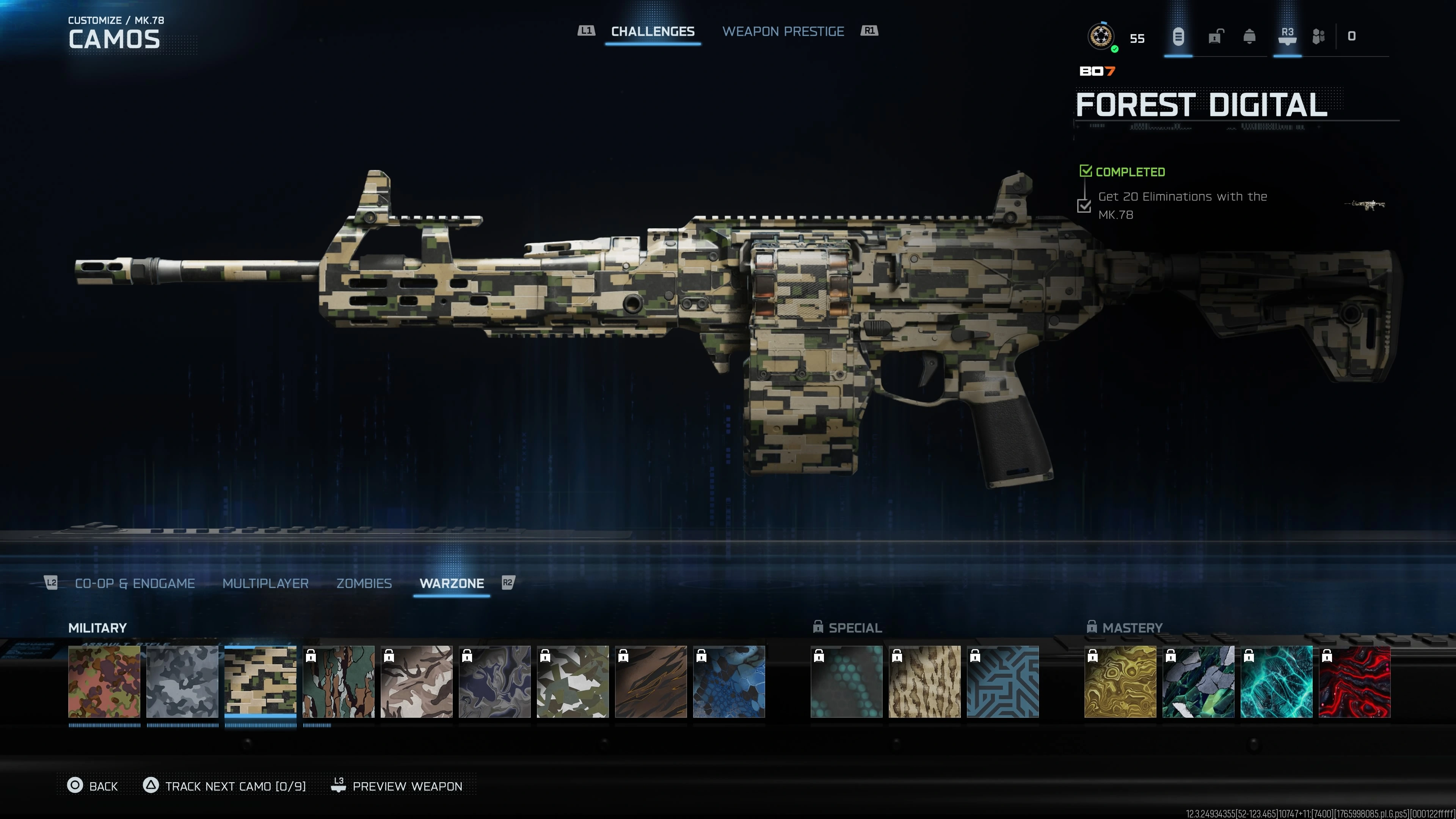This screenshot has width=1456, height=819.
Task: Click the unlocked padlock icon in top bar
Action: [1215, 37]
